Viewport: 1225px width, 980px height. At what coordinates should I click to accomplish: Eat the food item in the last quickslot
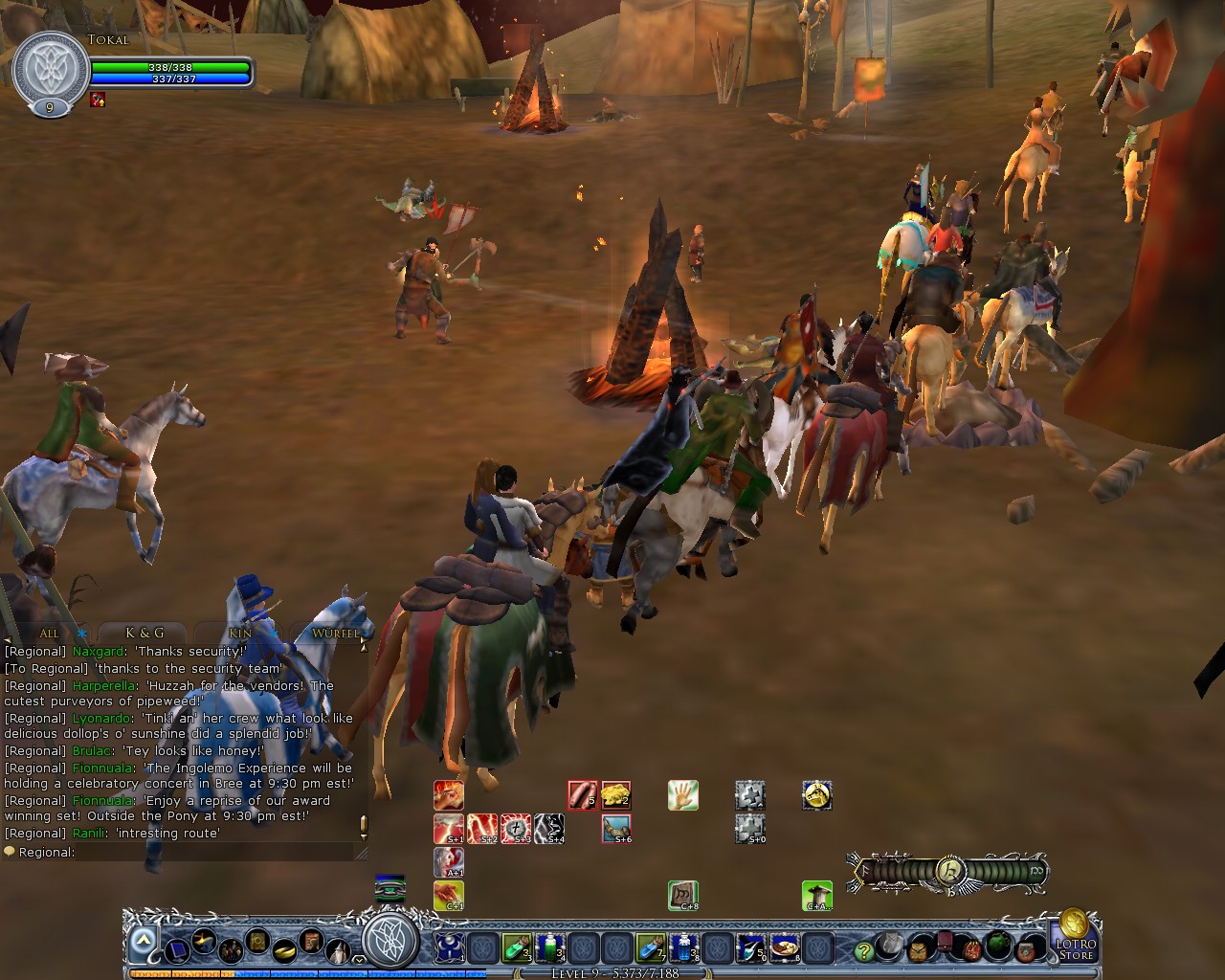pos(784,947)
